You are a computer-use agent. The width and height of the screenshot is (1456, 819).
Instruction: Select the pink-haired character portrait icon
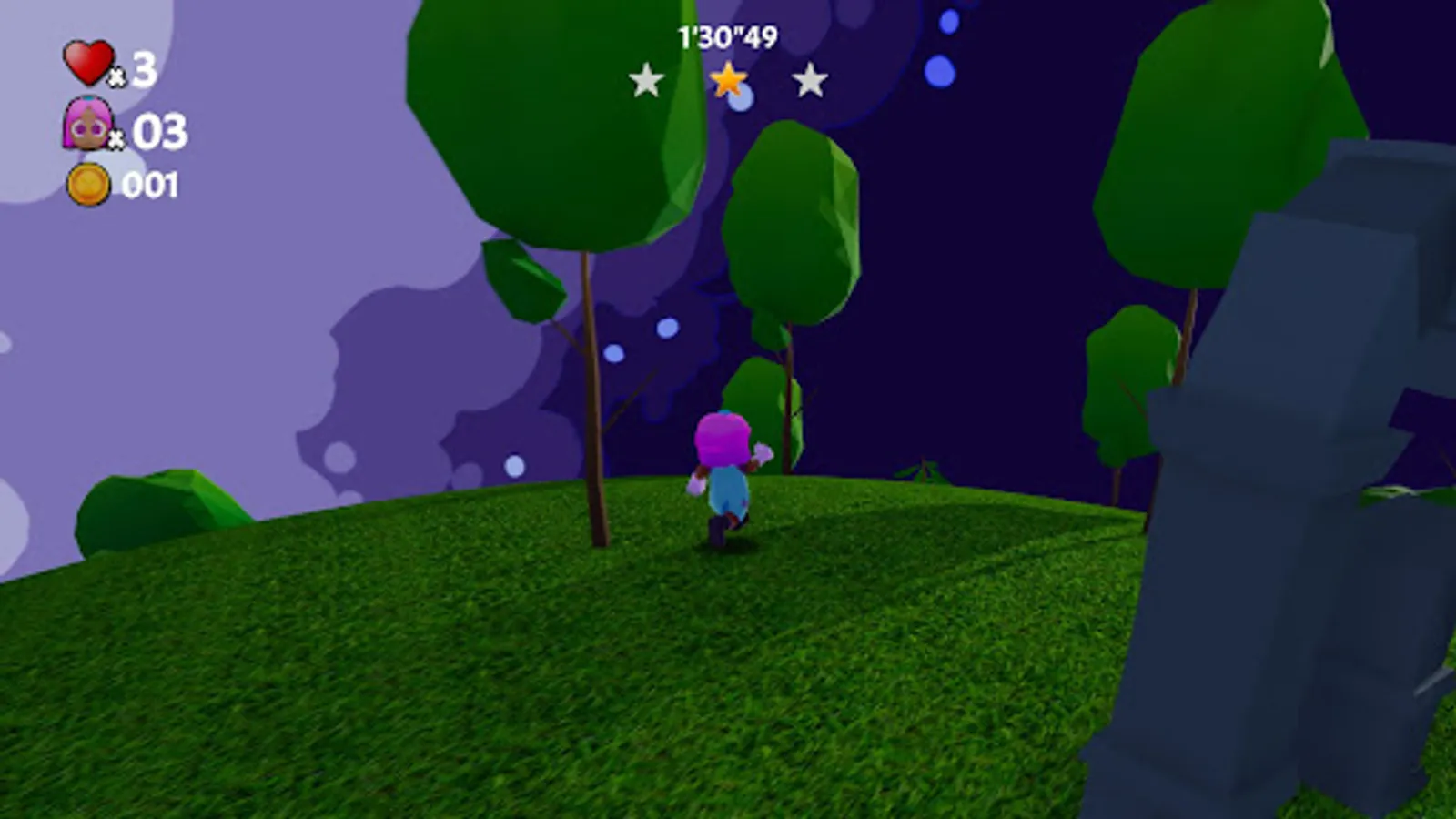86,124
